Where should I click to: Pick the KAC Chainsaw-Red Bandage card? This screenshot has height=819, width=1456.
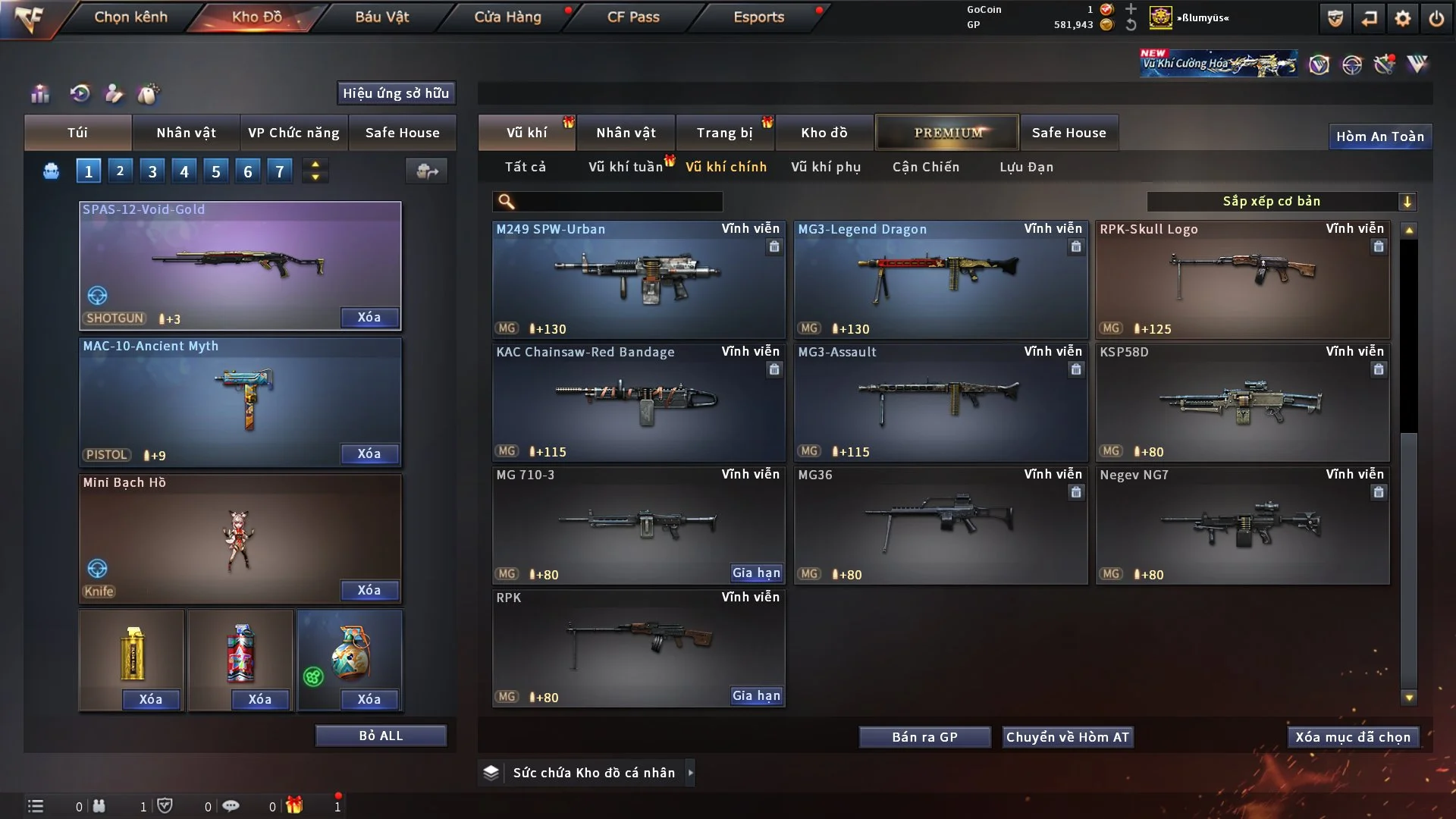point(638,402)
